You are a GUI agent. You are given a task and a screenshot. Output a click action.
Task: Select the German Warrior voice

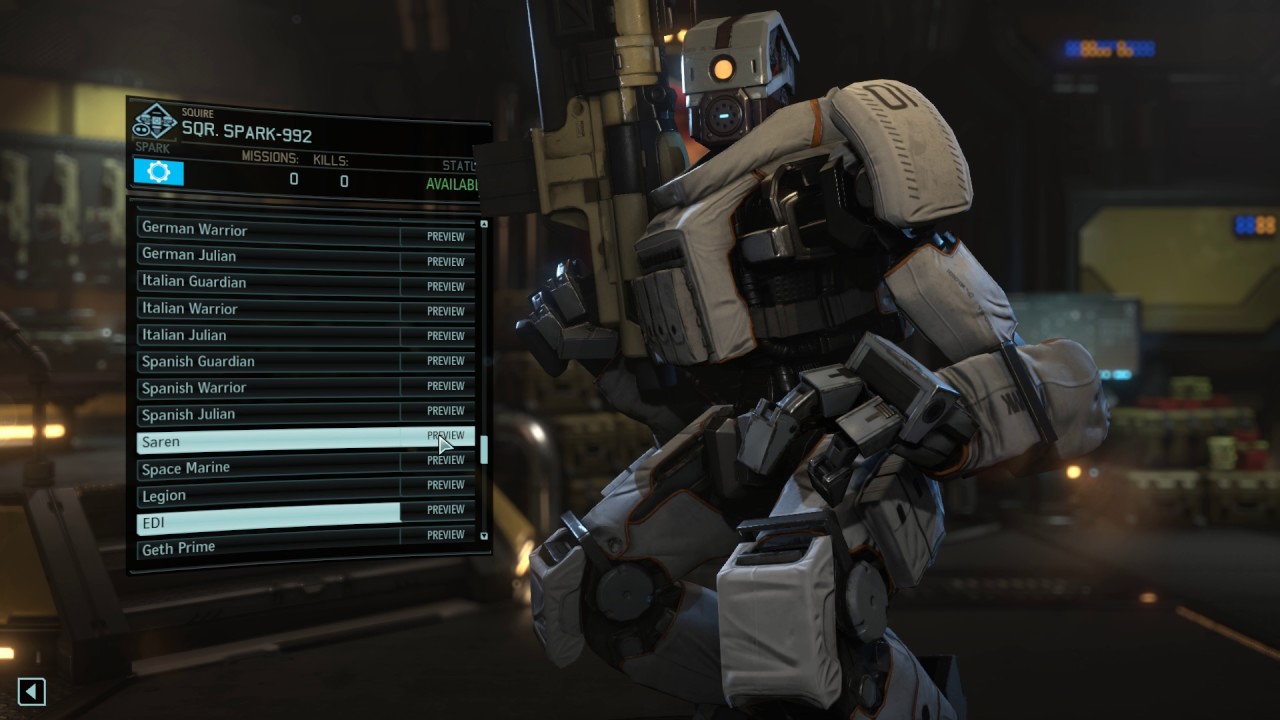pos(268,230)
